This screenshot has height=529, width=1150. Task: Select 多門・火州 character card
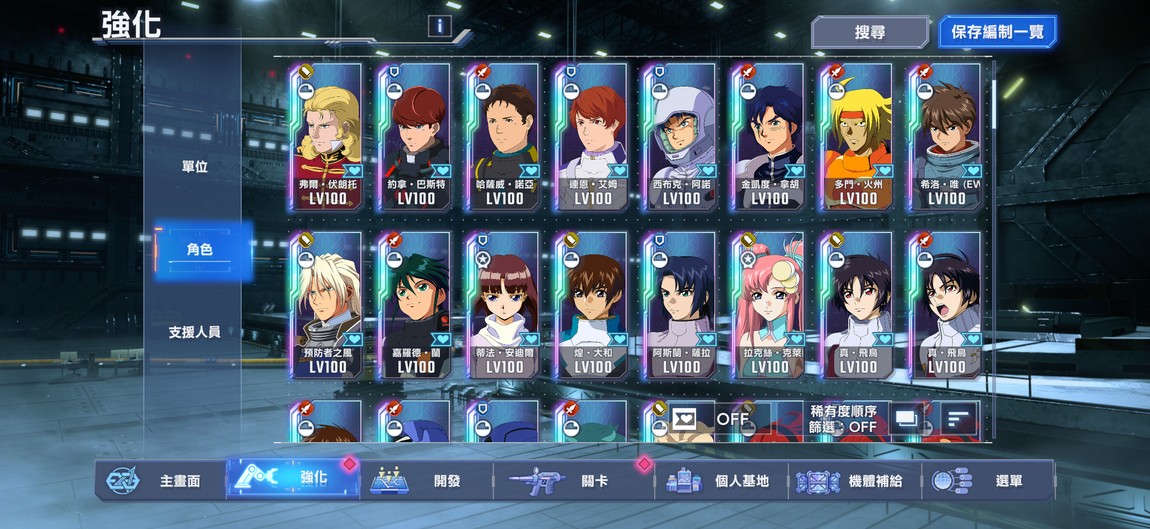coord(857,137)
